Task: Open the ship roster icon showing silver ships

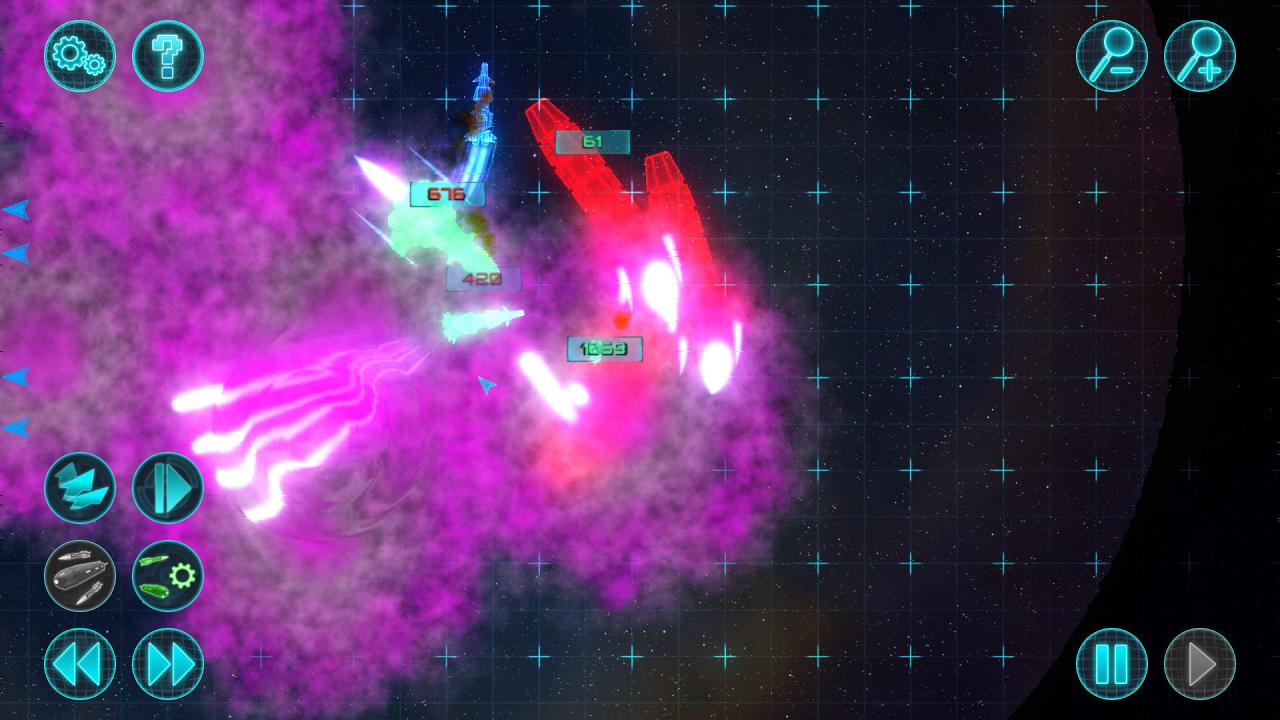Action: (79, 576)
